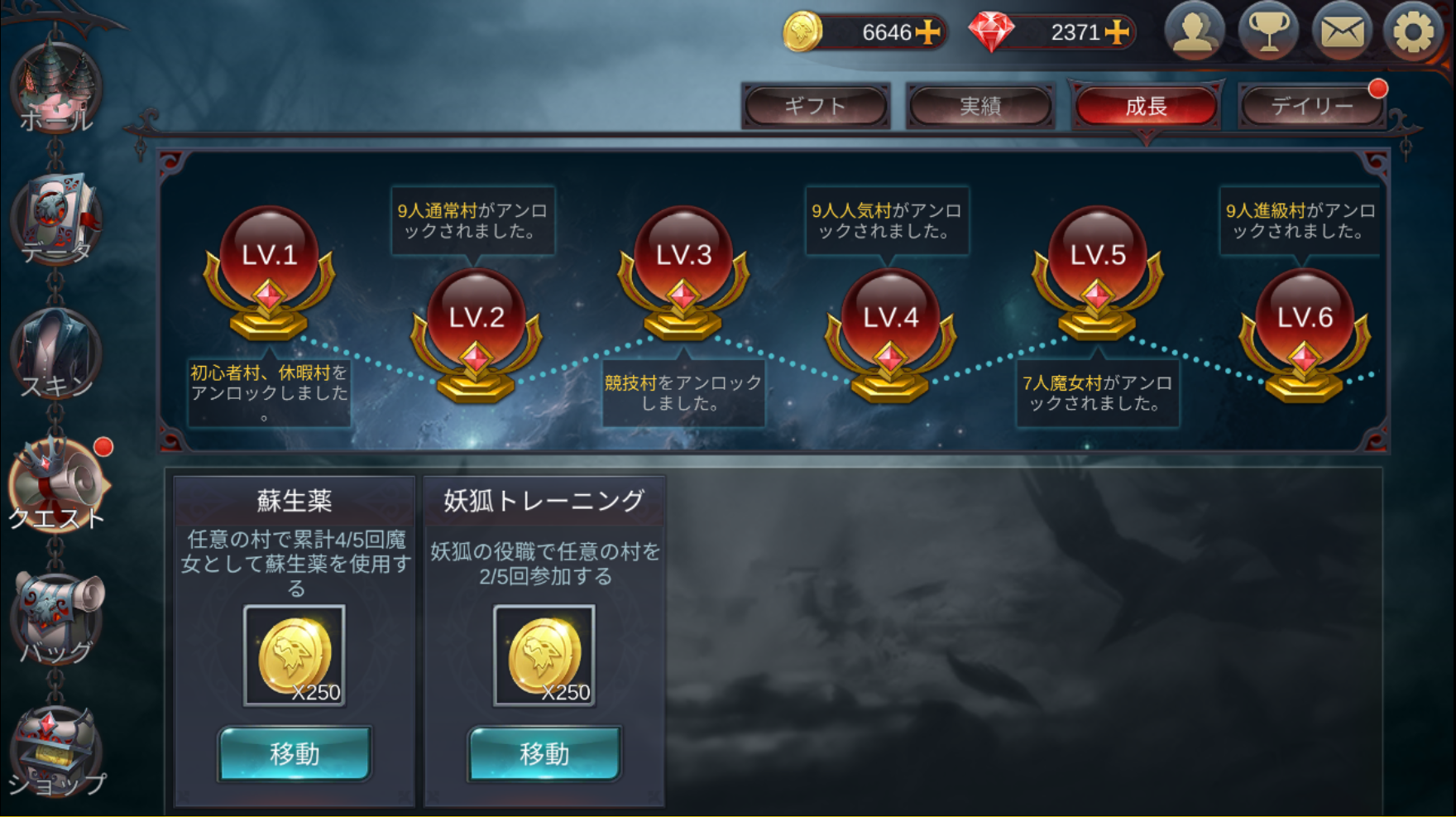Add more gold coins with the plus
Viewport: 1456px width, 817px height.
pyautogui.click(x=928, y=32)
